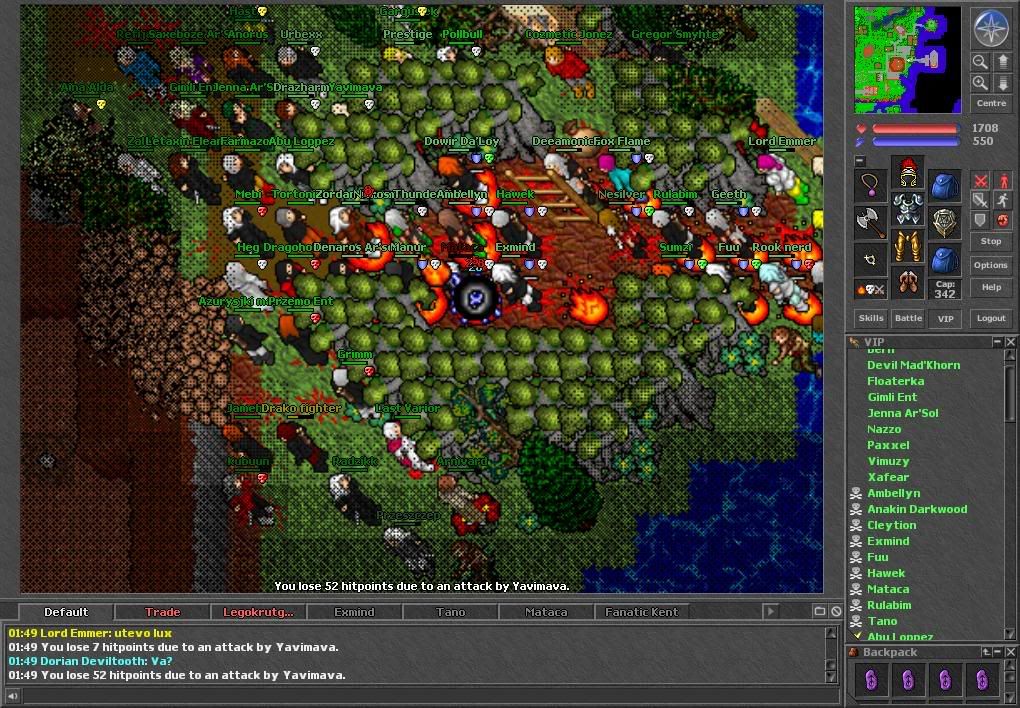Select the helmet equipment slot
Image resolution: width=1020 pixels, height=708 pixels.
(x=907, y=172)
